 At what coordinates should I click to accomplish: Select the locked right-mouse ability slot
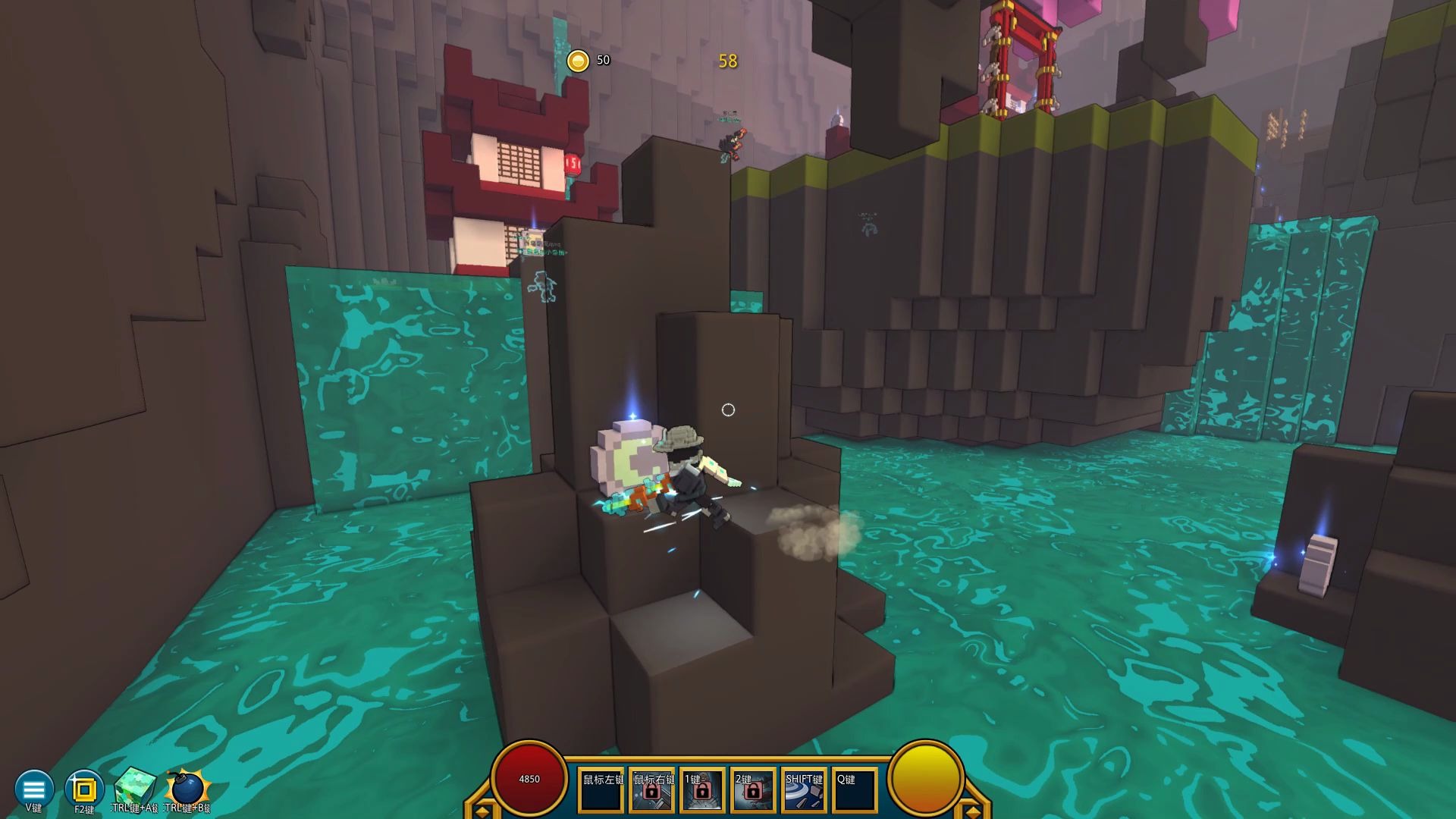652,790
